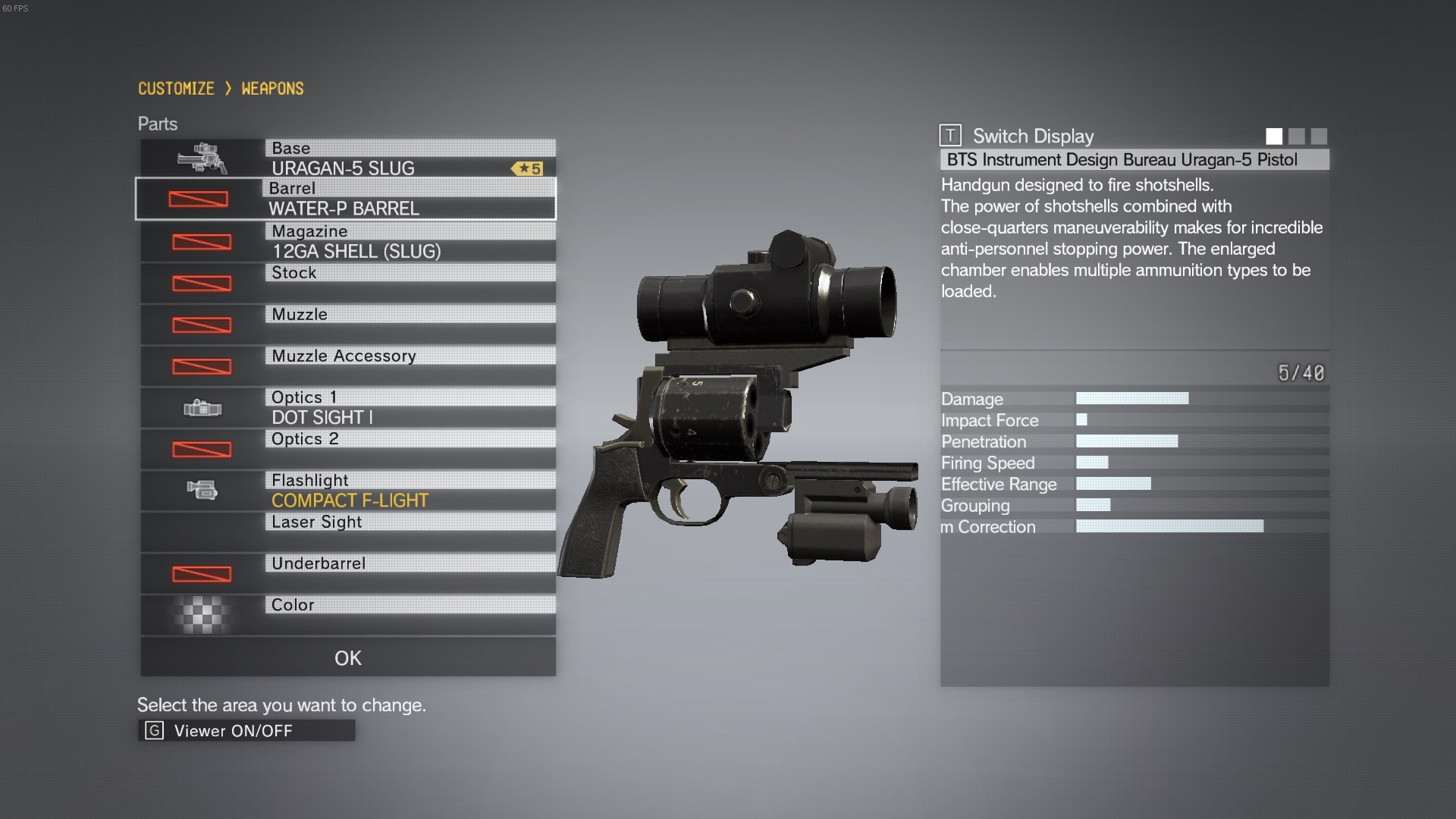Viewport: 1456px width, 819px height.
Task: Choose the Barrel WATER-P BARREL part
Action: [346, 199]
